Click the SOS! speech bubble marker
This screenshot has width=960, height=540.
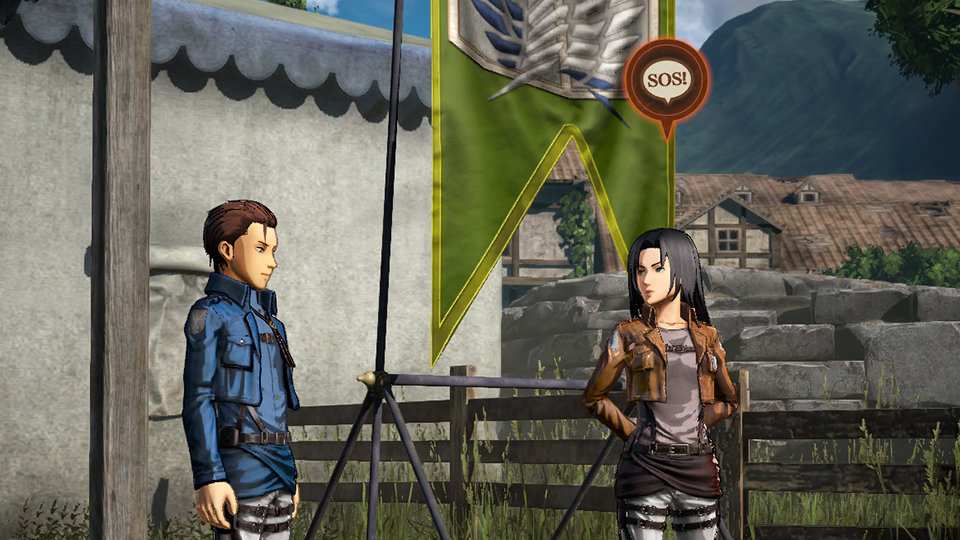pos(666,80)
